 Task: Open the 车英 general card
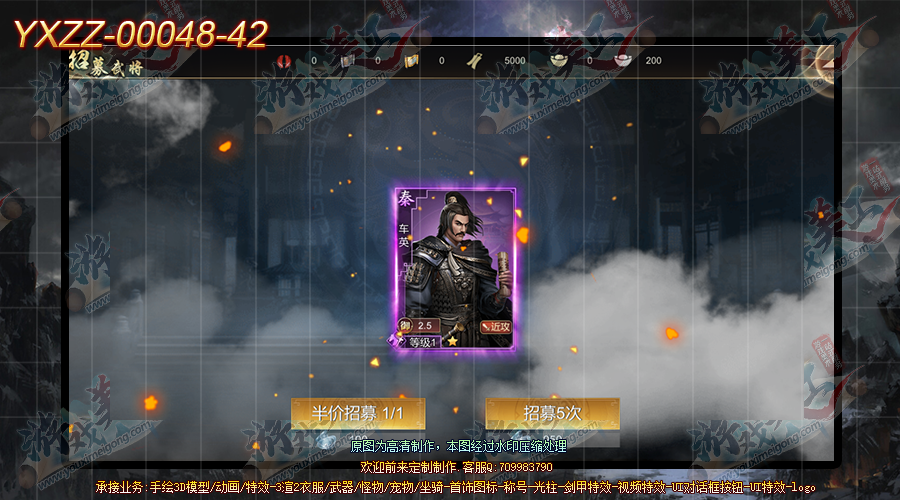(x=454, y=268)
